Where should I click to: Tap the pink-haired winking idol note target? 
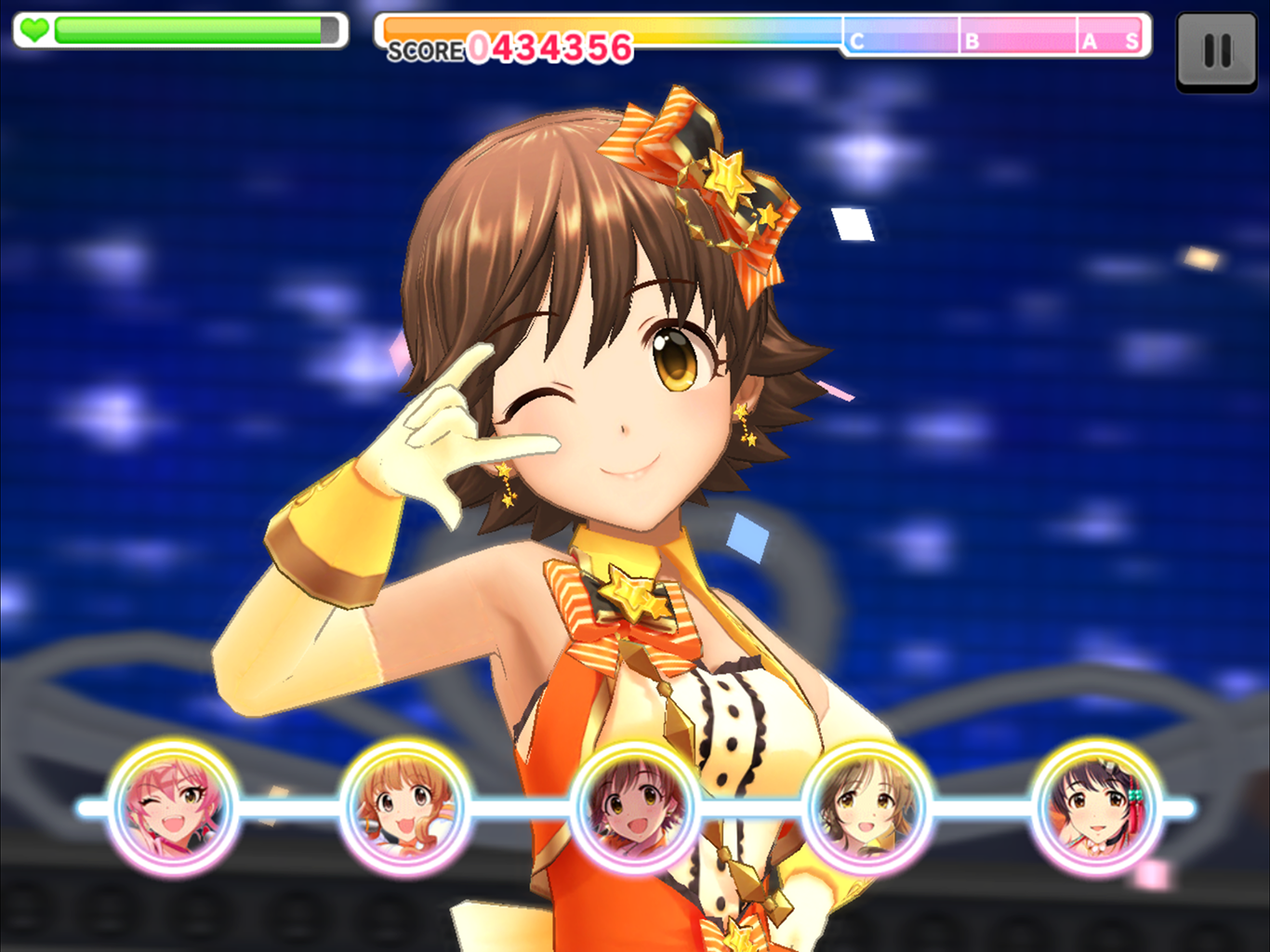173,806
